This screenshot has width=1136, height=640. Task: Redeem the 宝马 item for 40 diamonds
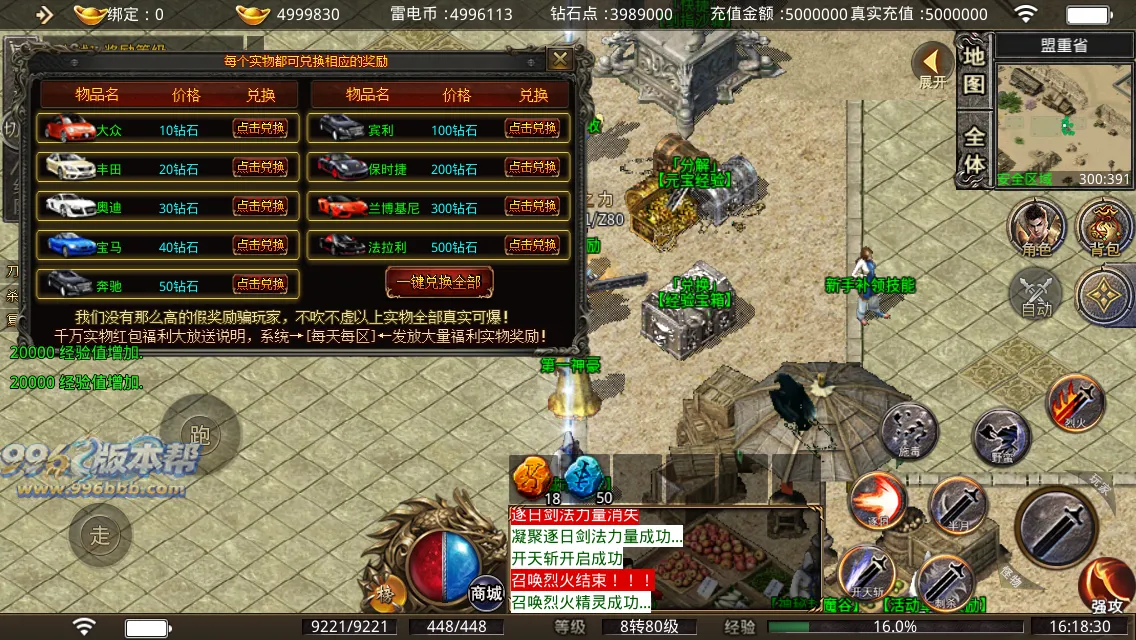coord(260,245)
